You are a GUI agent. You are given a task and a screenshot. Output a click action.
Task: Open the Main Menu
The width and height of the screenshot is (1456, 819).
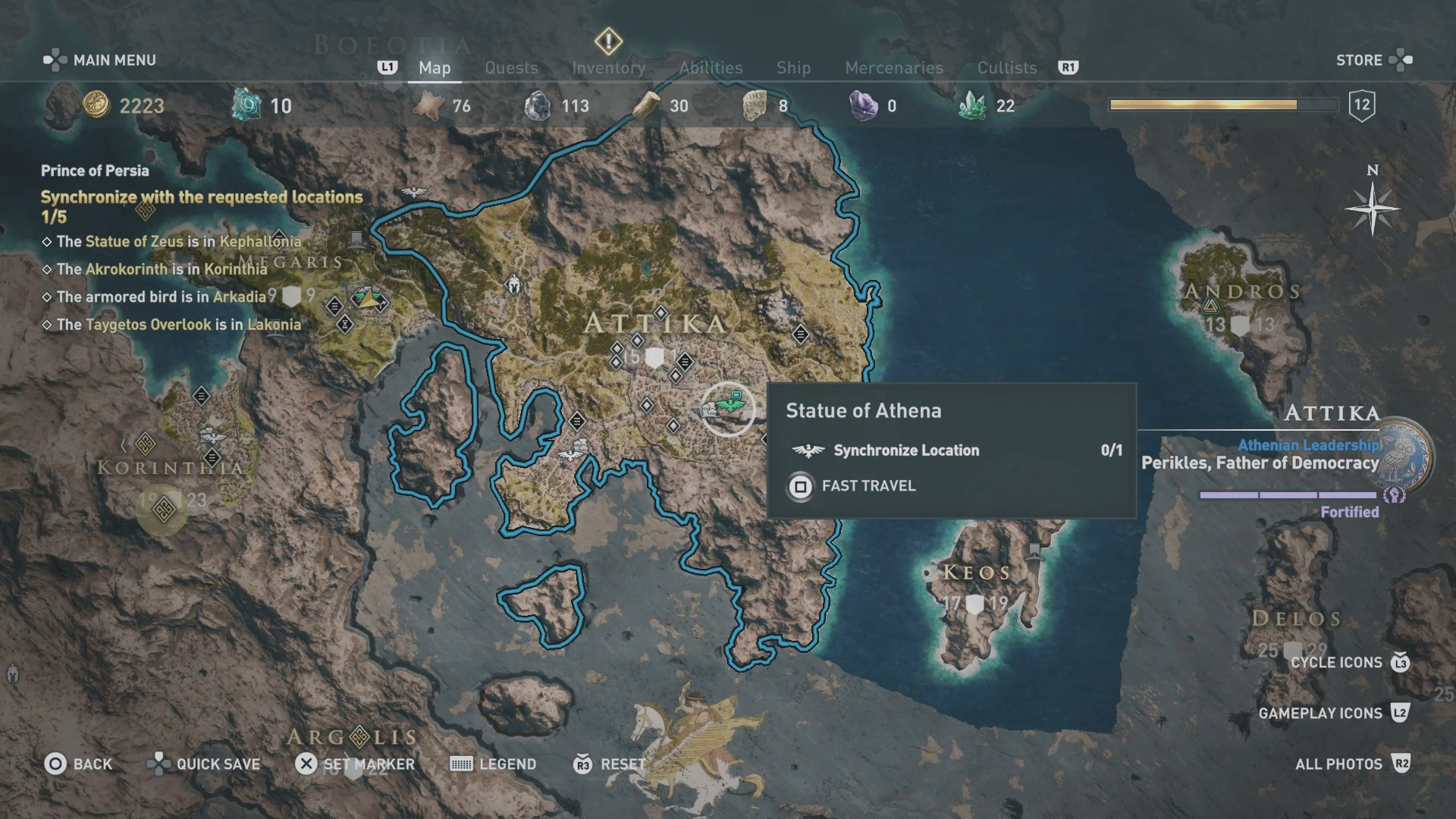click(100, 60)
